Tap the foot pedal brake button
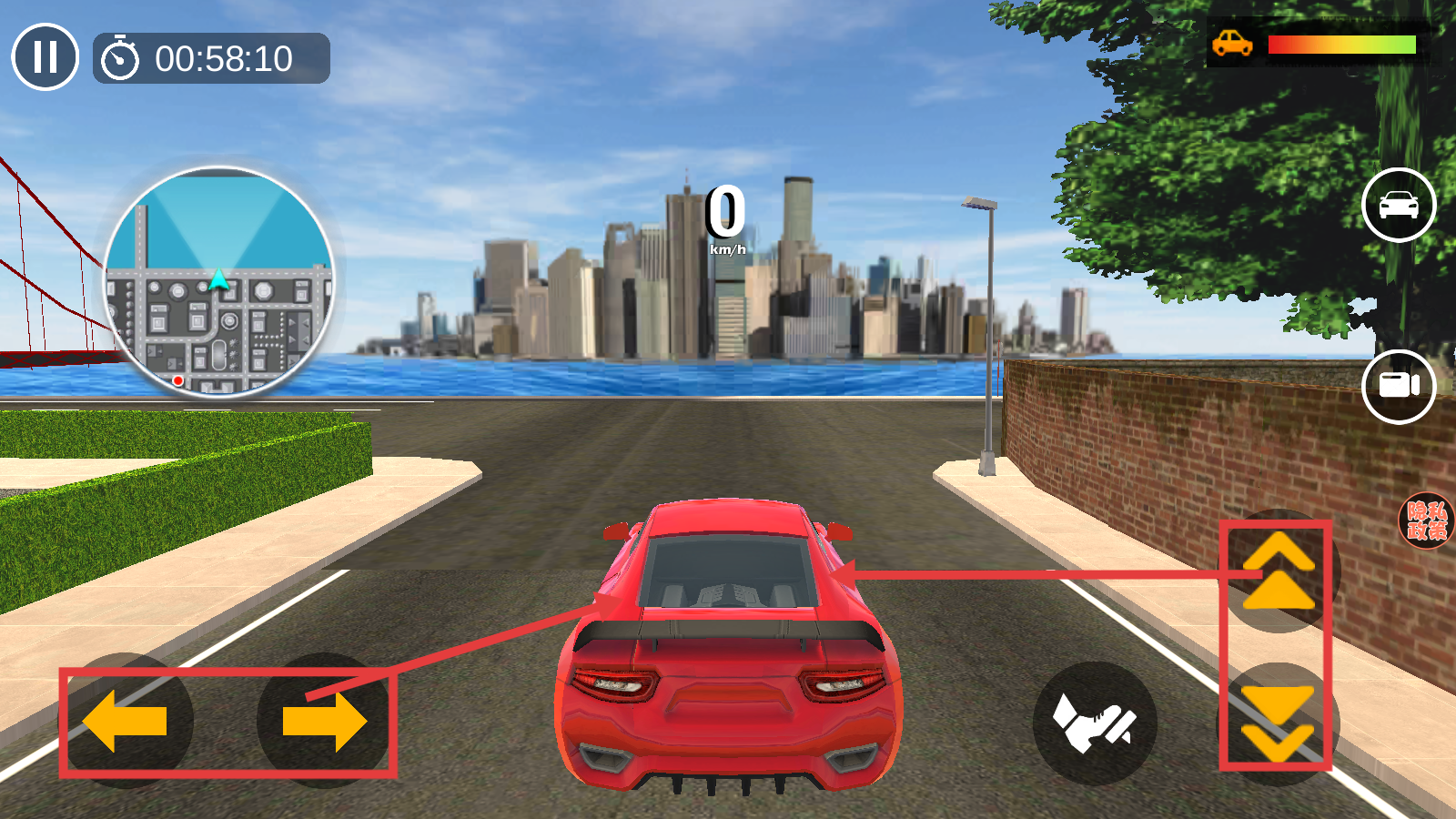 click(1095, 723)
